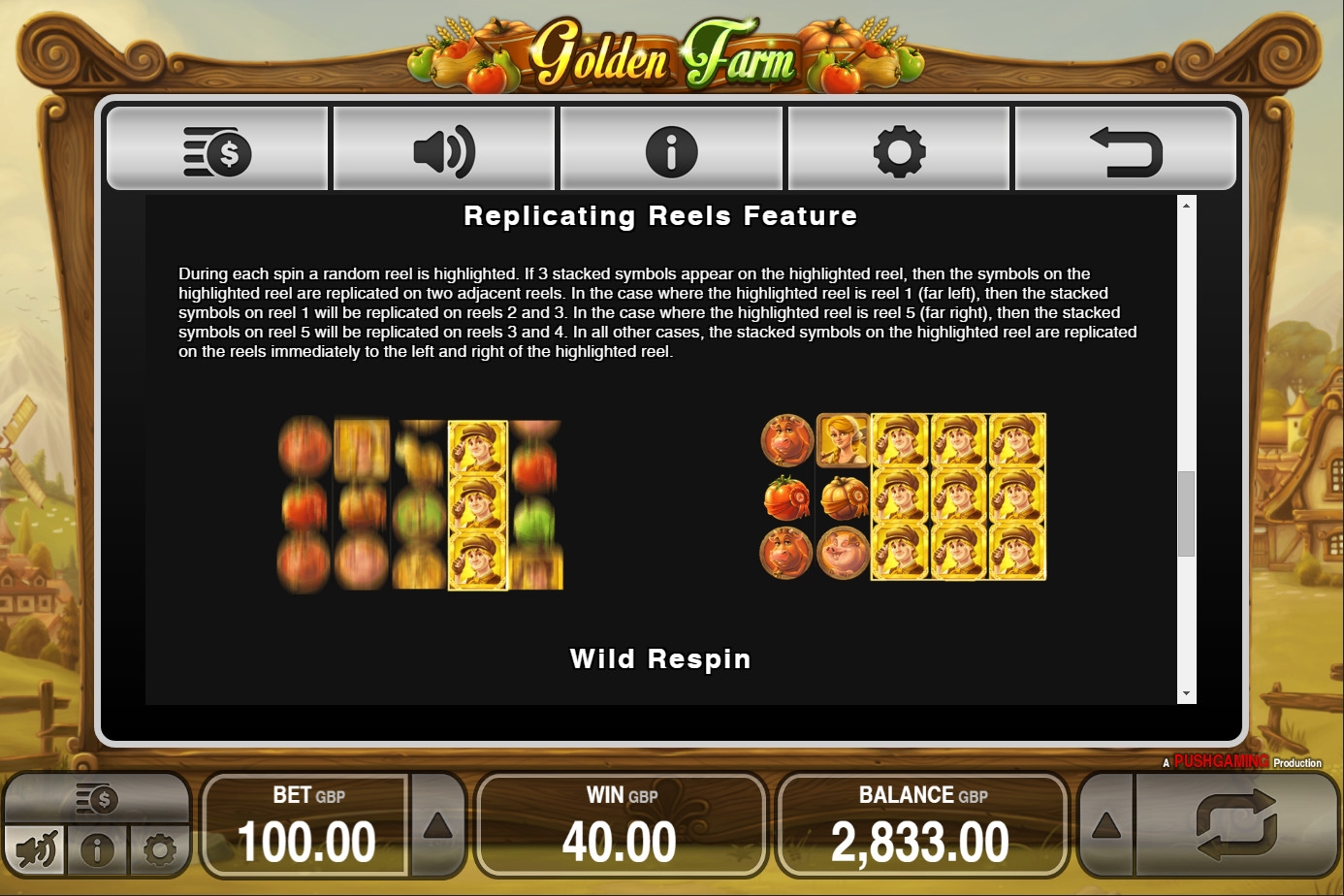Open settings via the bottom-left gear icon

pyautogui.click(x=159, y=850)
